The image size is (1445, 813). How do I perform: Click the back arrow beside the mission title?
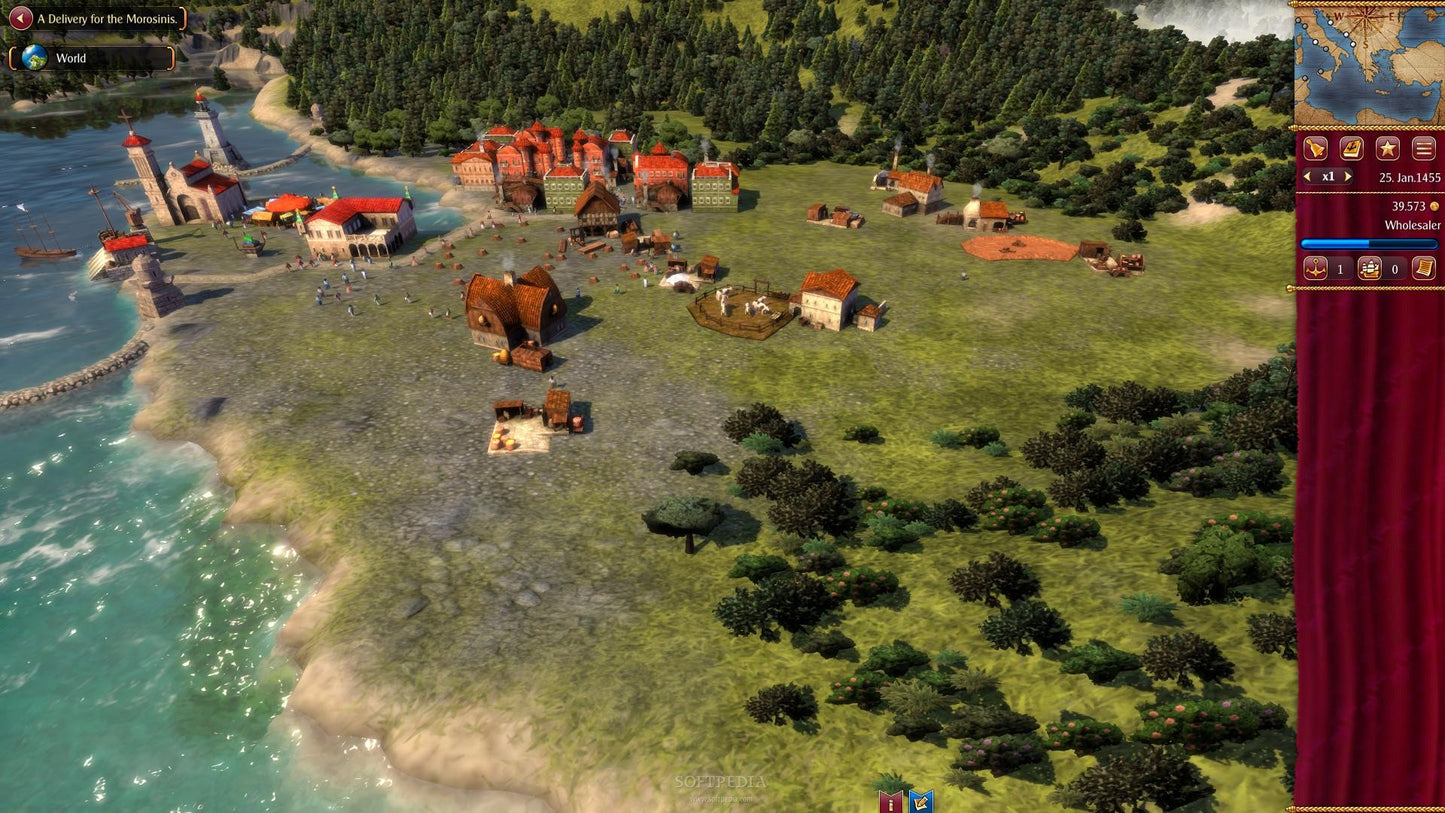point(20,18)
